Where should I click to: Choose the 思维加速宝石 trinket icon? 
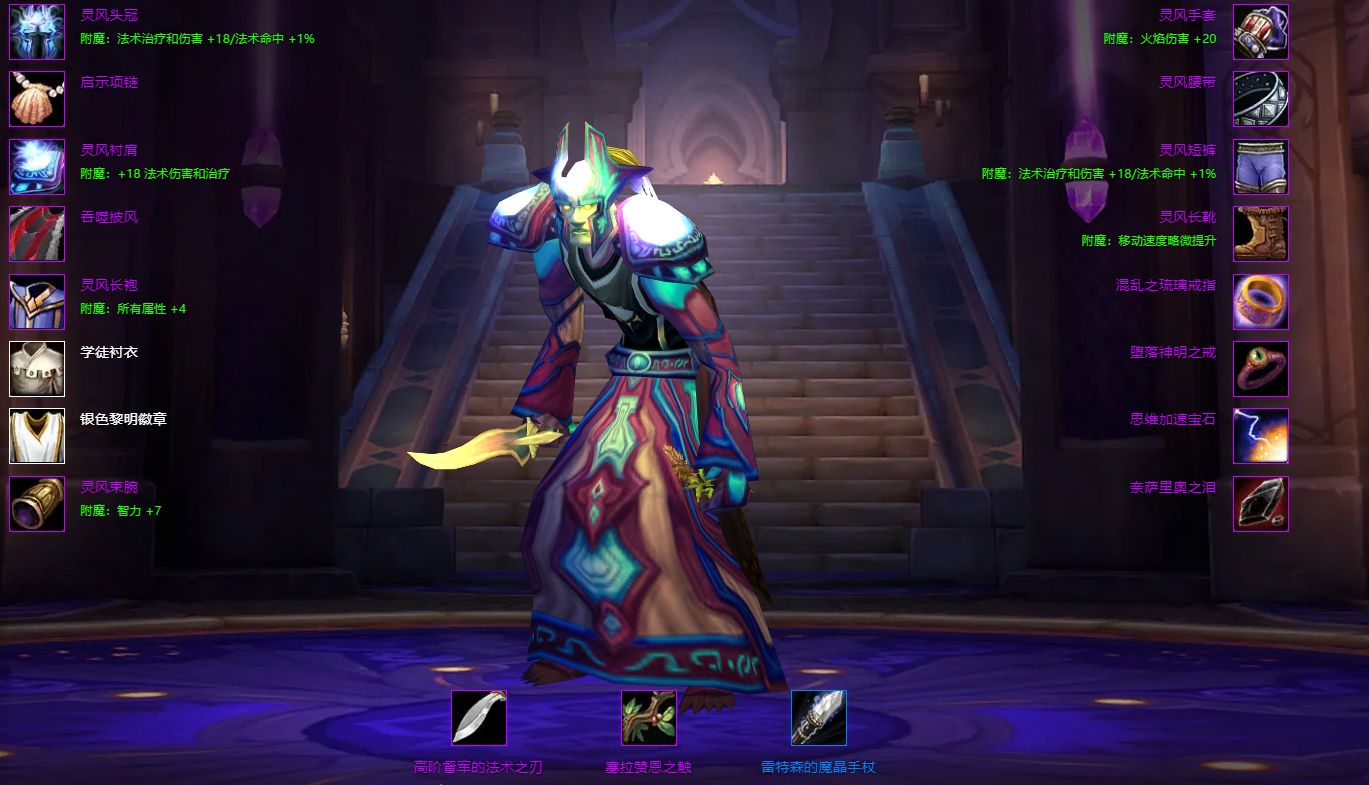[x=1260, y=436]
